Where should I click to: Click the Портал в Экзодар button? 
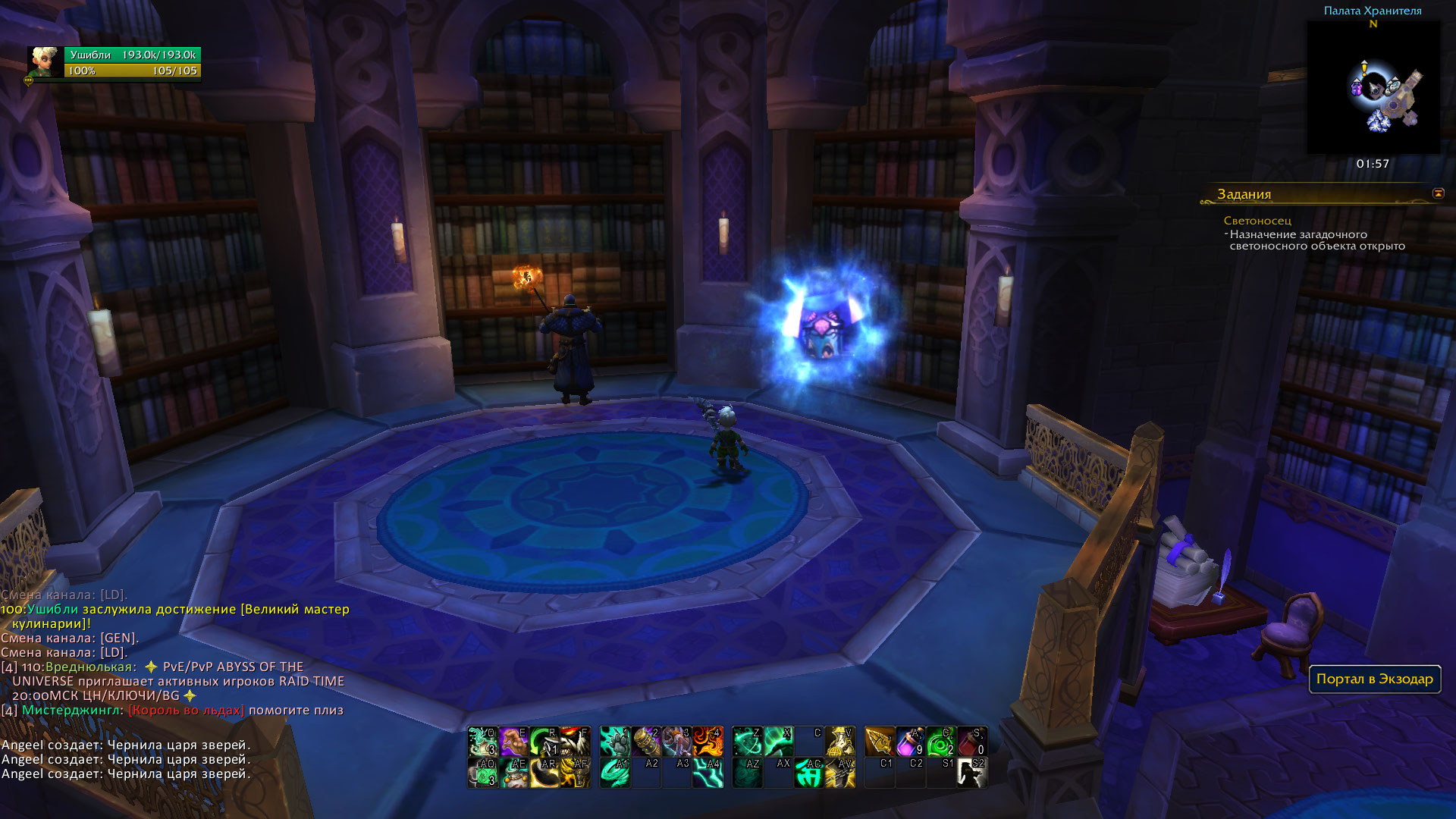[x=1374, y=679]
